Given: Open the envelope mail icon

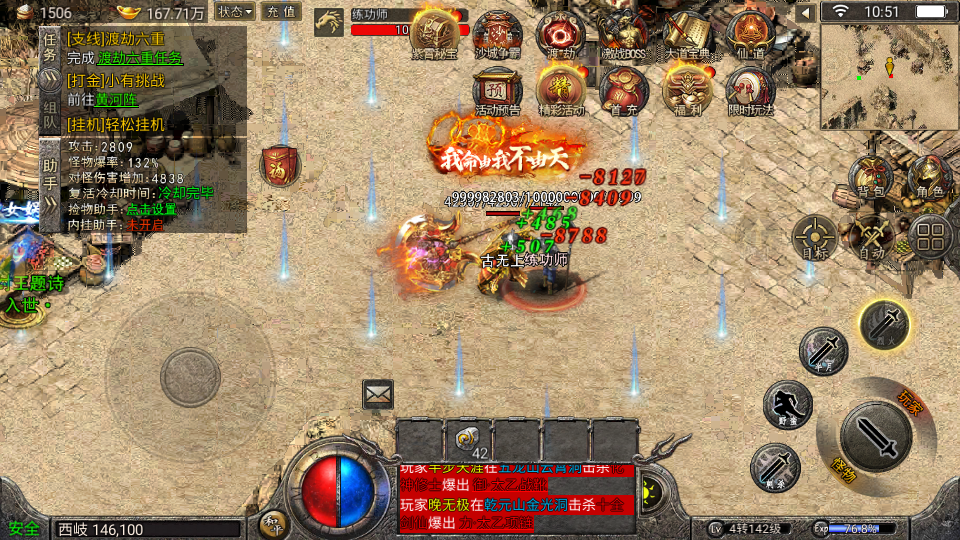Looking at the screenshot, I should click(x=378, y=394).
